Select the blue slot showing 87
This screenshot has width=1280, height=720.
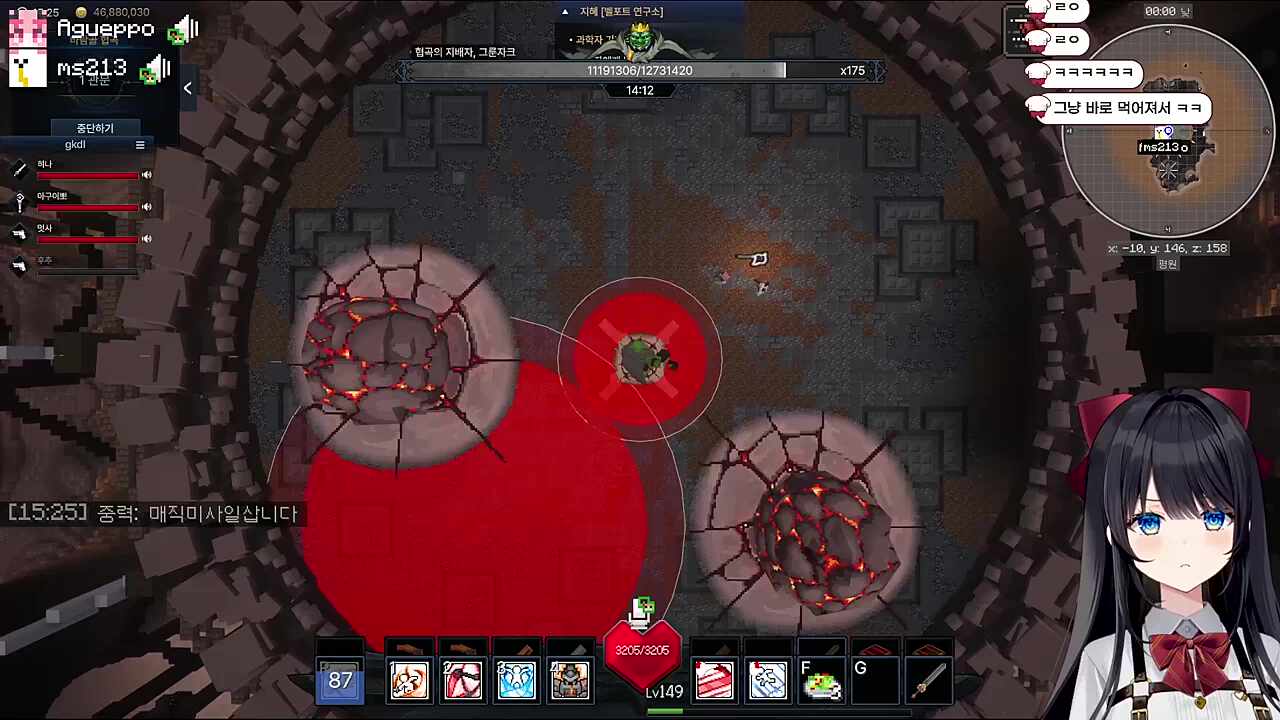(x=340, y=680)
